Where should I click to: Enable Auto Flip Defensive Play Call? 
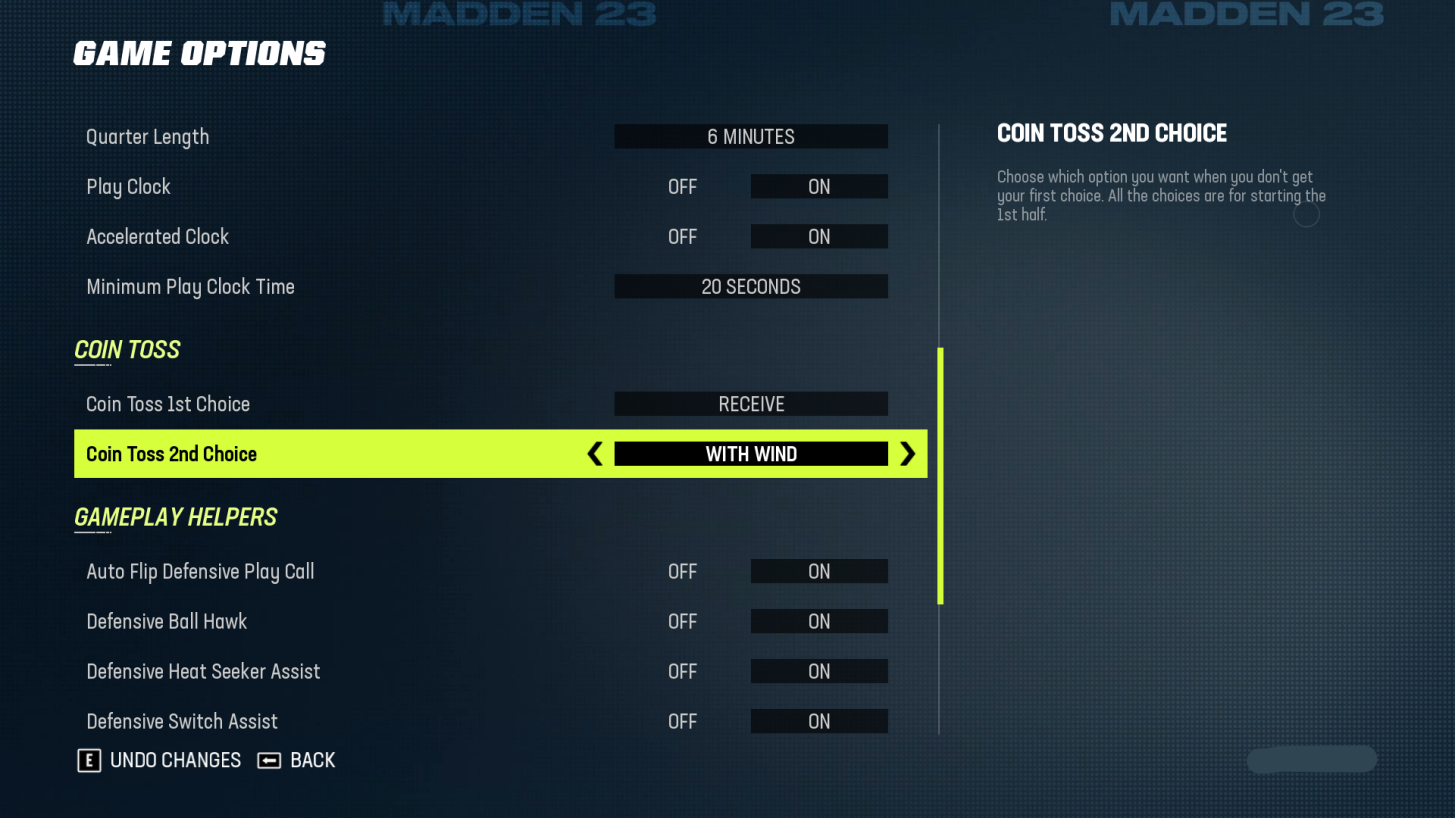[818, 571]
